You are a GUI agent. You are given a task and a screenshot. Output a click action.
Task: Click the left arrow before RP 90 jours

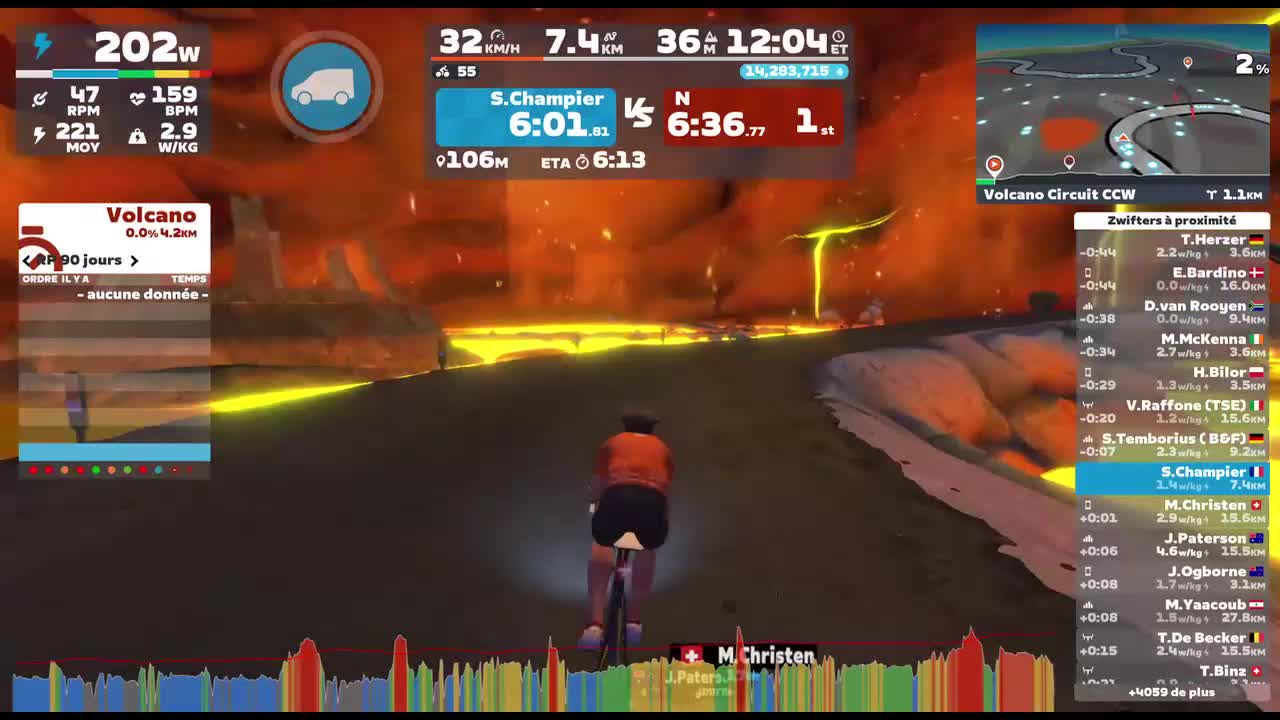point(27,260)
